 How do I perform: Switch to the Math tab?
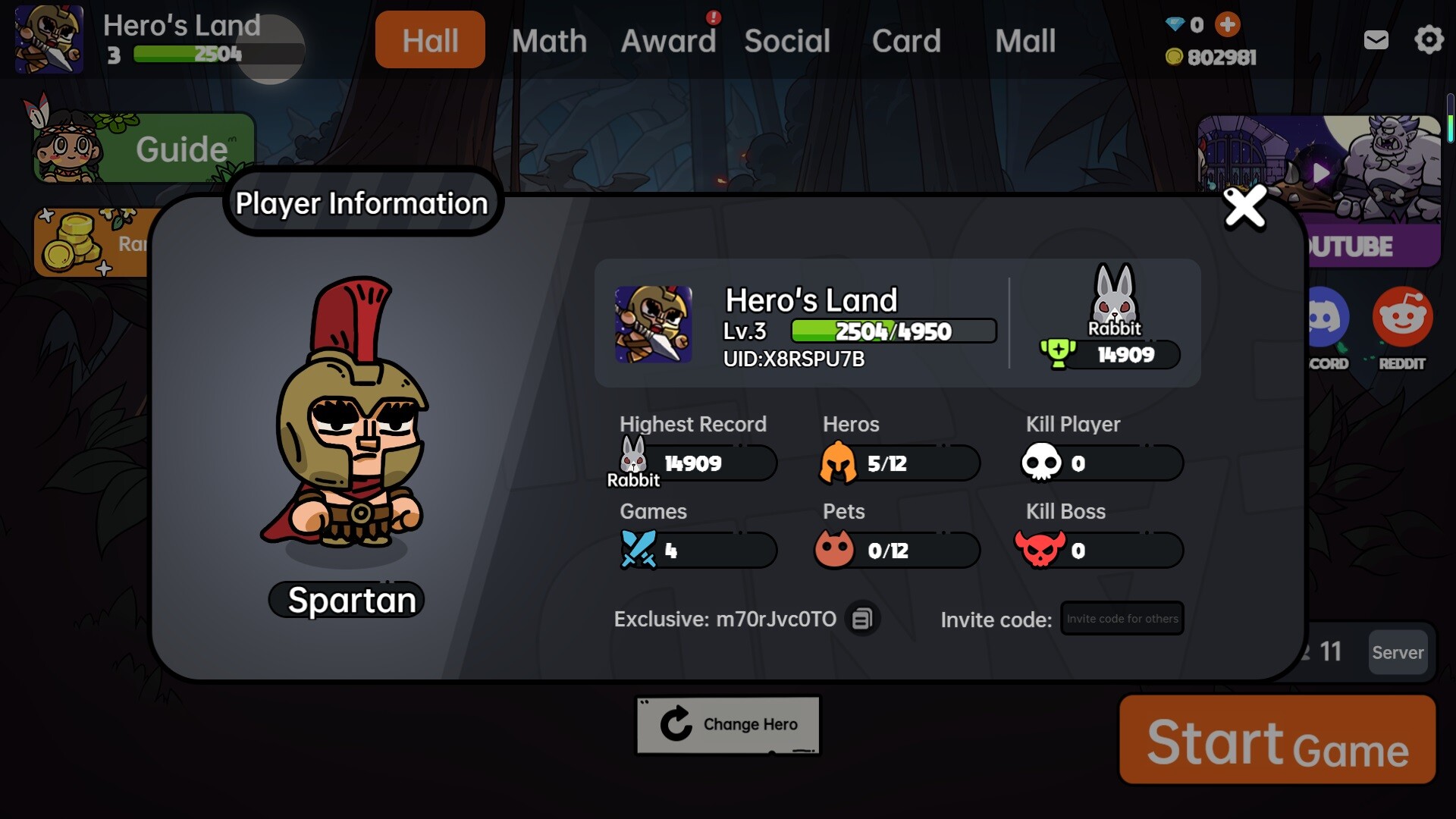pyautogui.click(x=549, y=40)
